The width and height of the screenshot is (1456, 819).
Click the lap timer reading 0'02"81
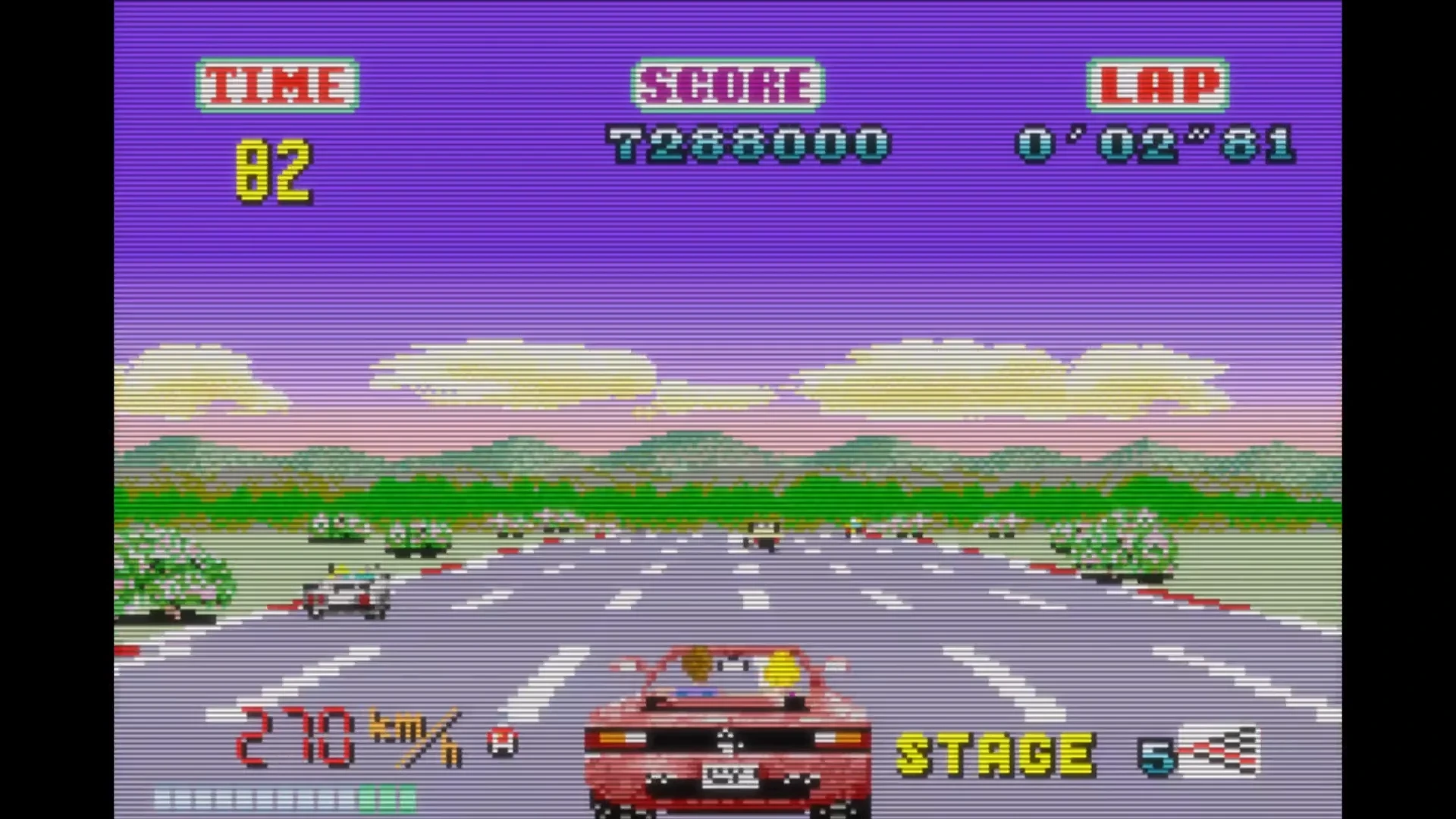coord(1153,143)
